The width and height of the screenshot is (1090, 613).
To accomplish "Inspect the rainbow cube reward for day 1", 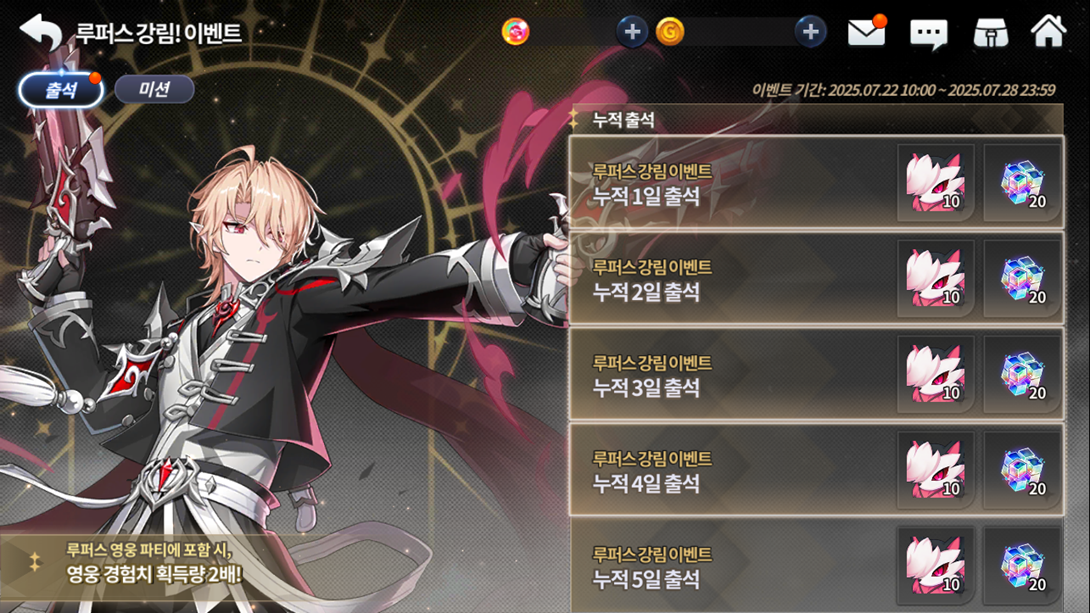I will click(1022, 183).
